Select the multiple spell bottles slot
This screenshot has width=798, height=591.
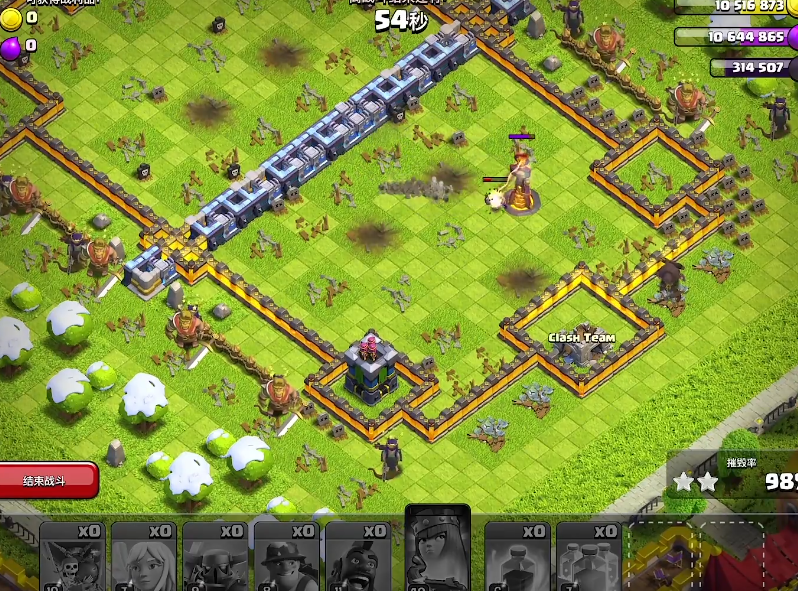588,556
